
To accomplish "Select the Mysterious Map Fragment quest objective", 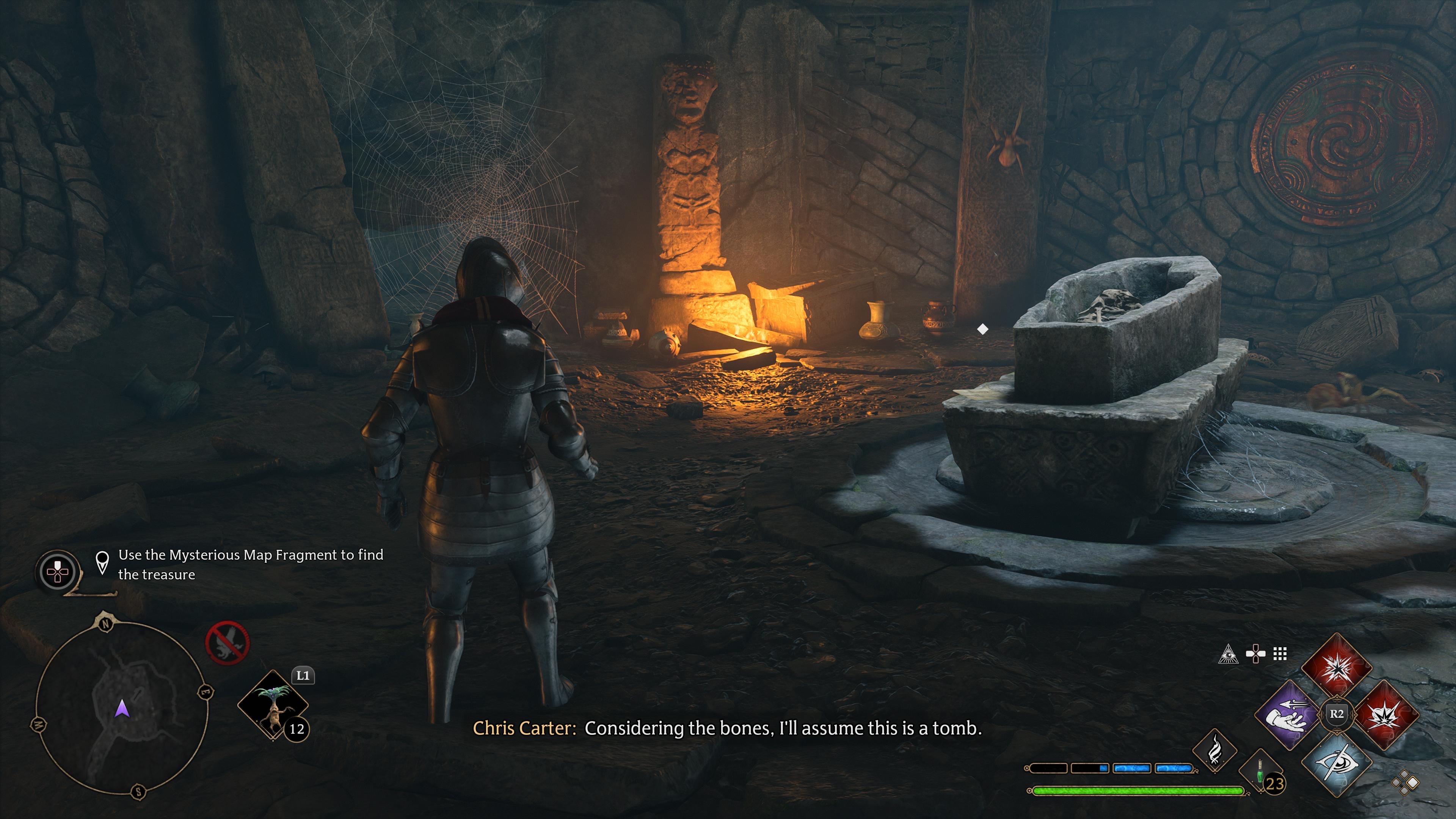I will [x=250, y=564].
